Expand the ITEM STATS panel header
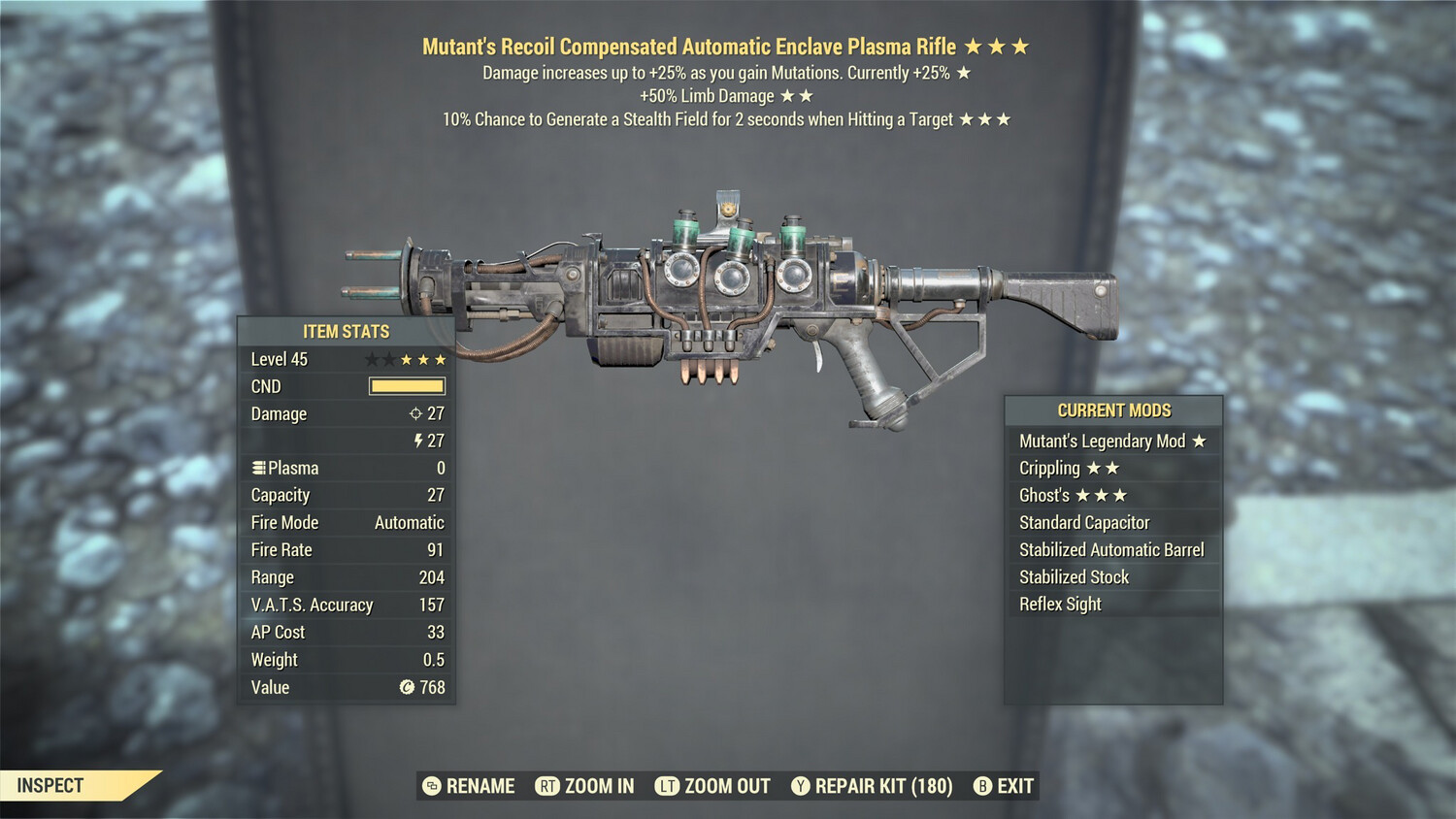 click(345, 331)
